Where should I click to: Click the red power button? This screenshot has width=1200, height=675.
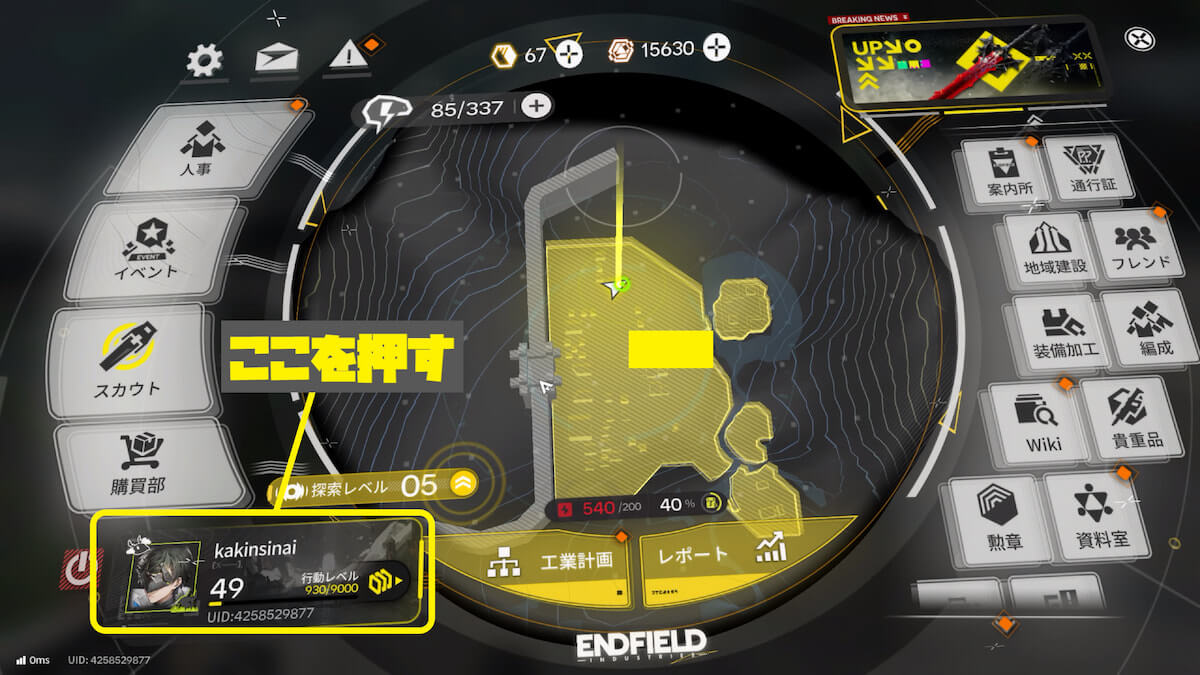78,568
